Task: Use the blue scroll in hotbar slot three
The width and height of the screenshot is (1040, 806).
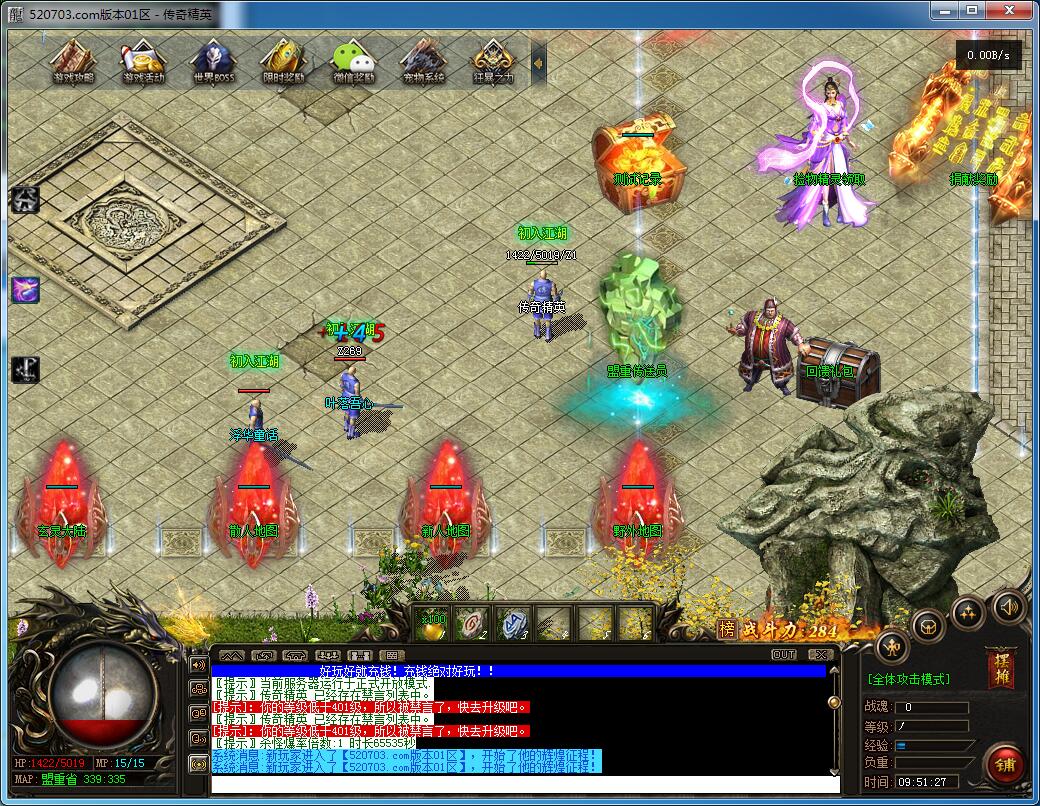Action: (513, 624)
